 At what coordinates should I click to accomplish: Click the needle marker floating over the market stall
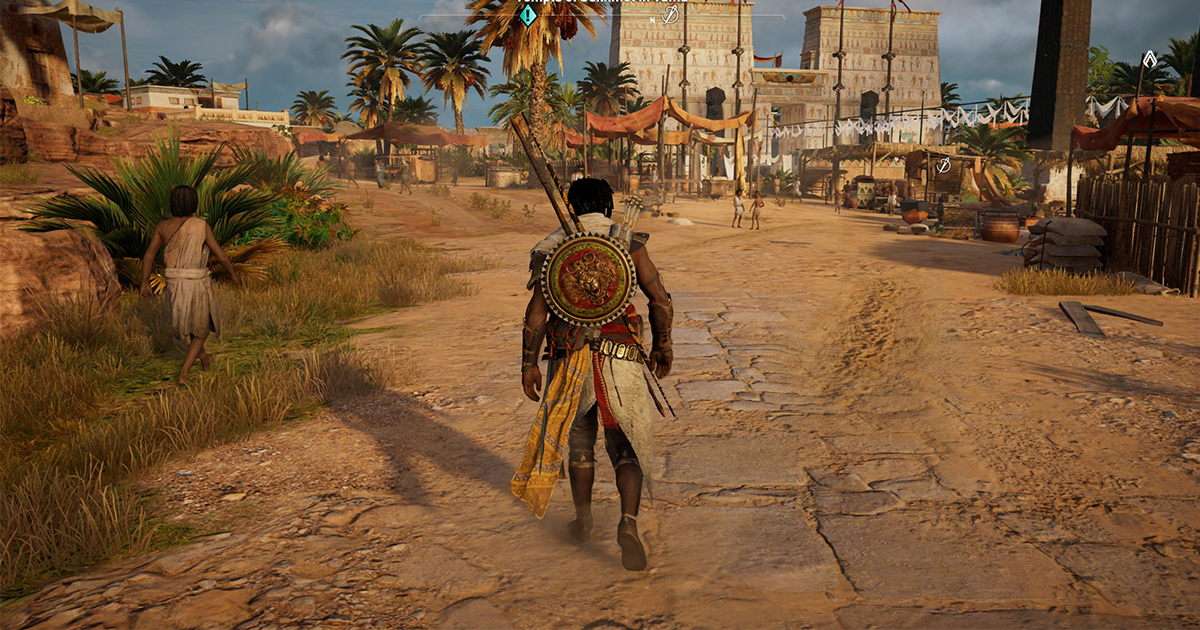pos(943,165)
